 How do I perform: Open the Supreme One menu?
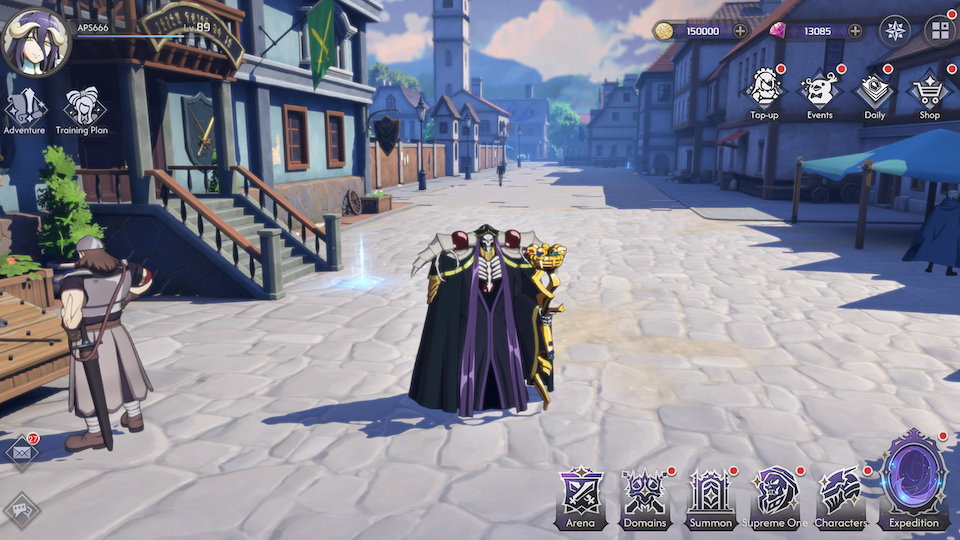(776, 497)
